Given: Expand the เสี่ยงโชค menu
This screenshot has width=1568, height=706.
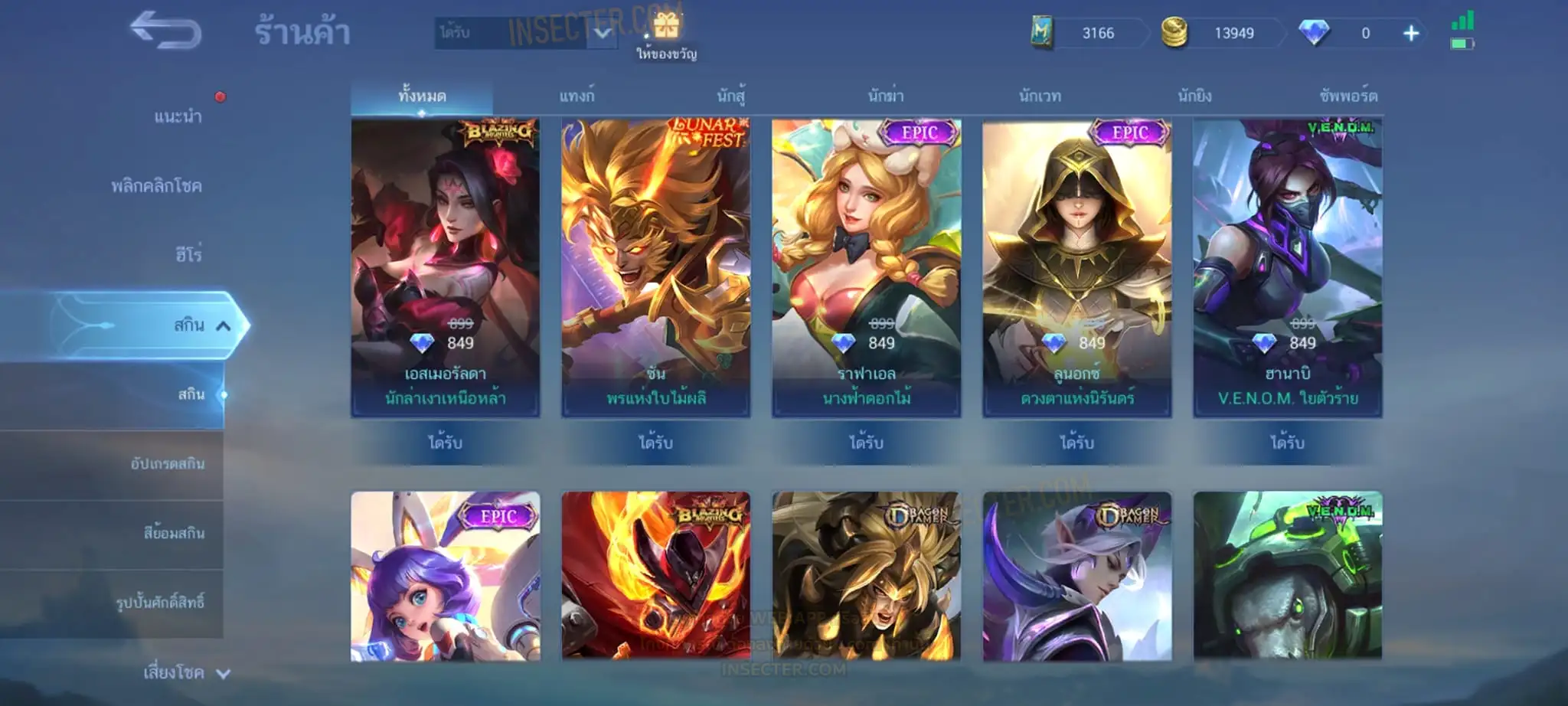Looking at the screenshot, I should click(184, 673).
